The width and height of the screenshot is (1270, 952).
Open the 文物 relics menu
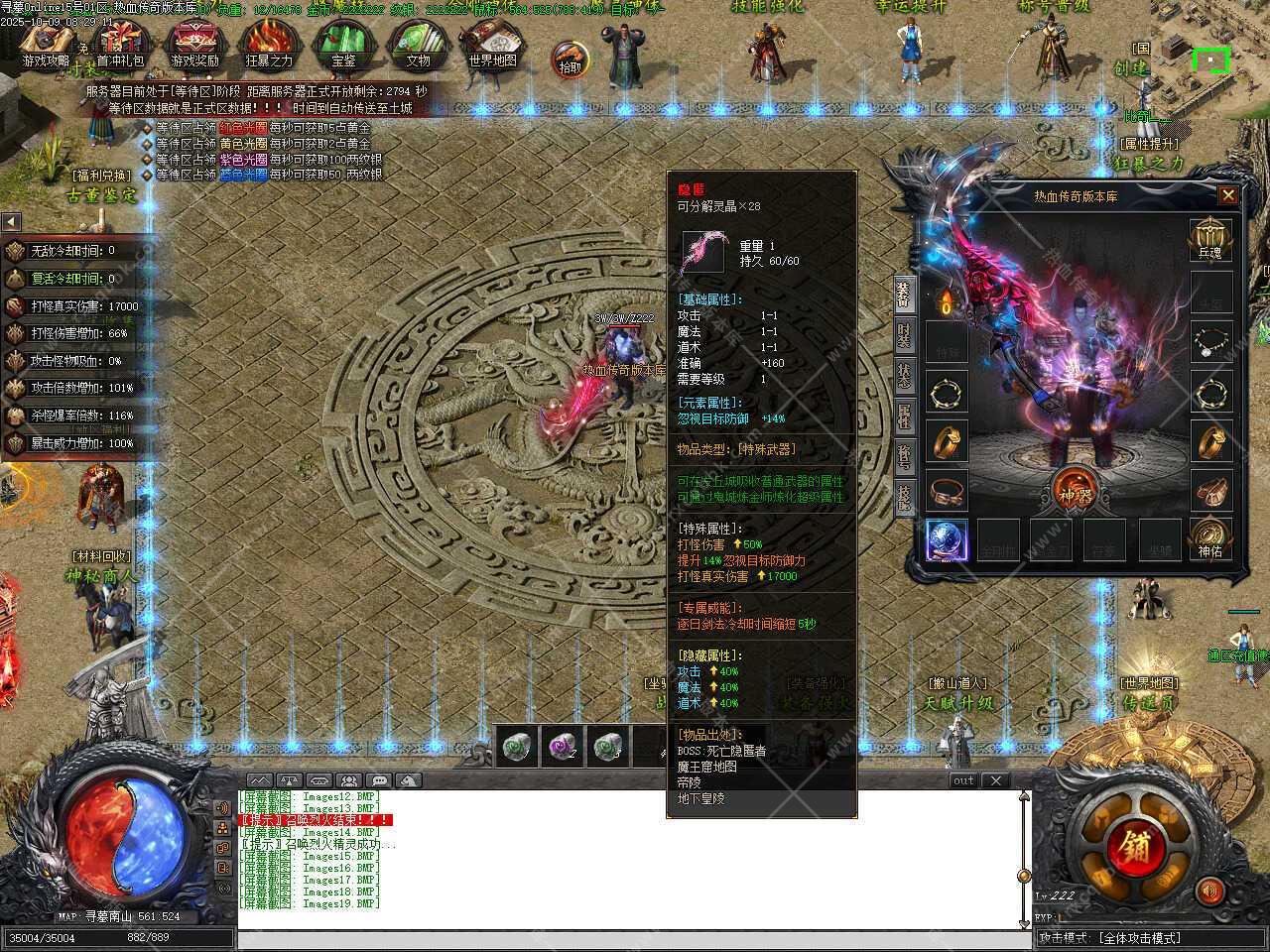click(418, 46)
